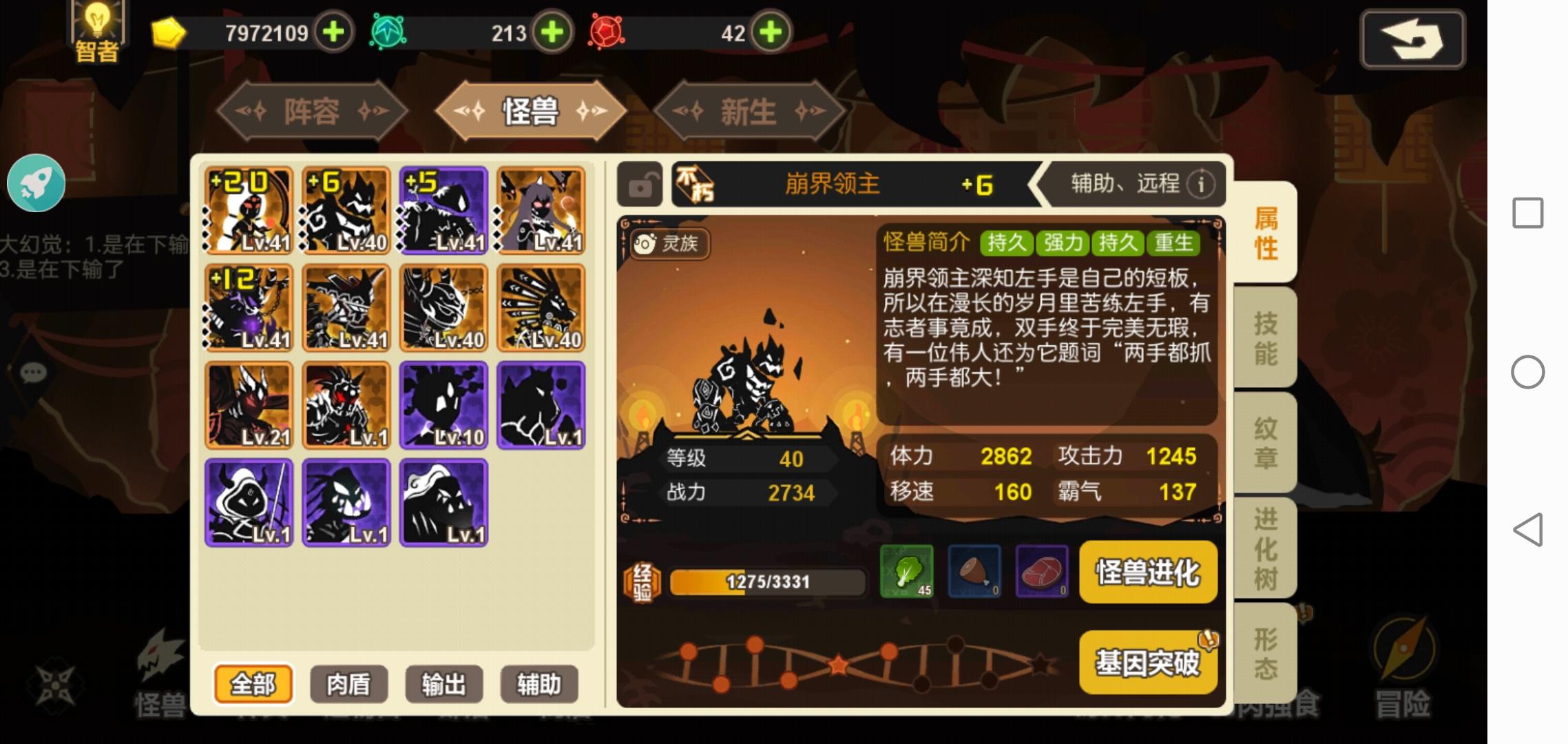Toggle the 输出 damage filter

pyautogui.click(x=443, y=684)
